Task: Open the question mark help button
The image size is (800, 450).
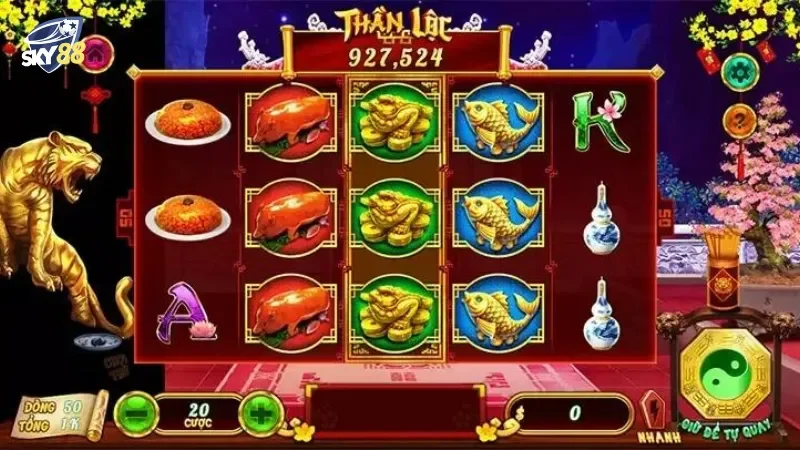Action: [x=739, y=123]
